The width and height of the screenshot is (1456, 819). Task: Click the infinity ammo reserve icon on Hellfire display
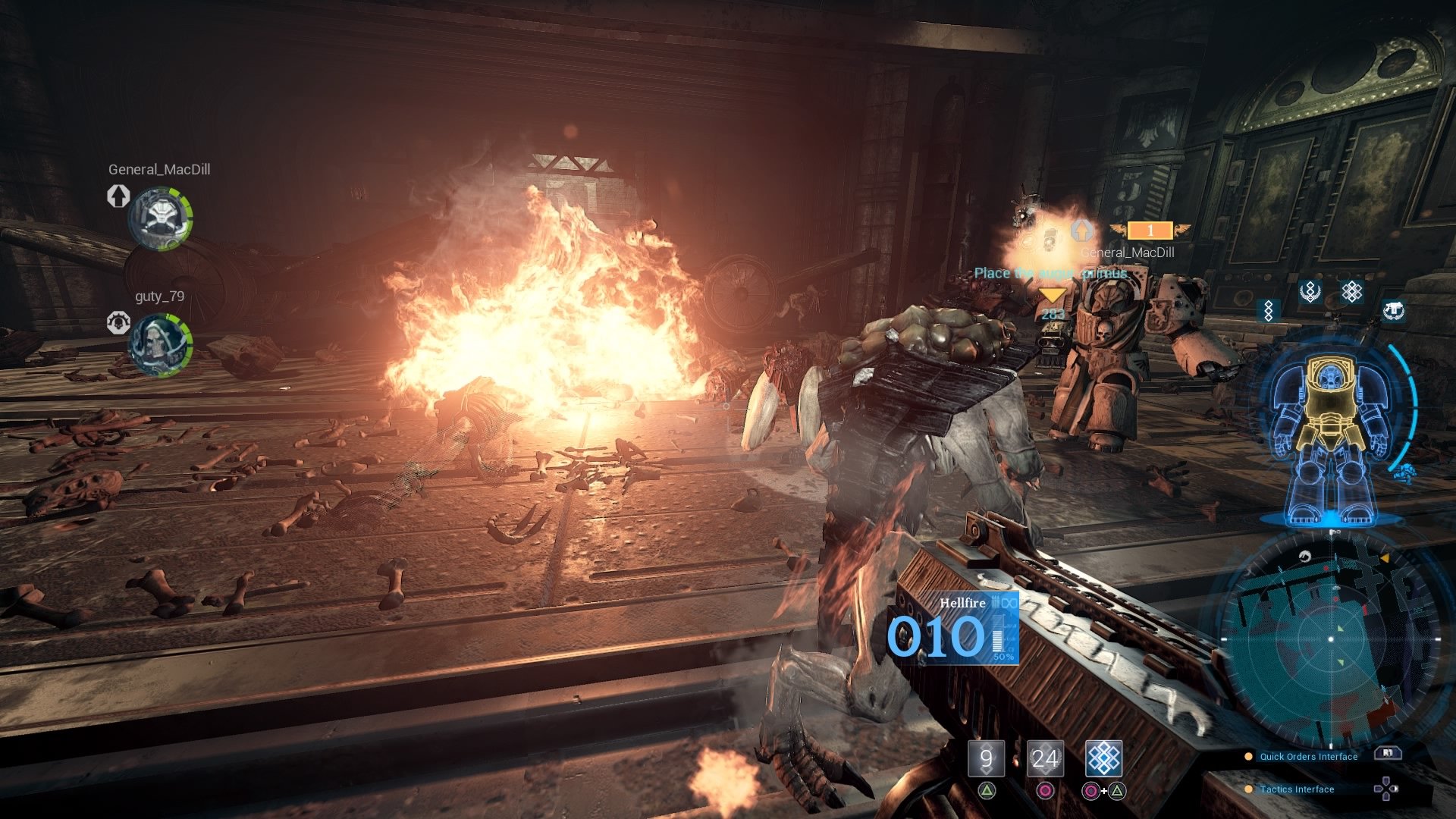(x=1010, y=603)
